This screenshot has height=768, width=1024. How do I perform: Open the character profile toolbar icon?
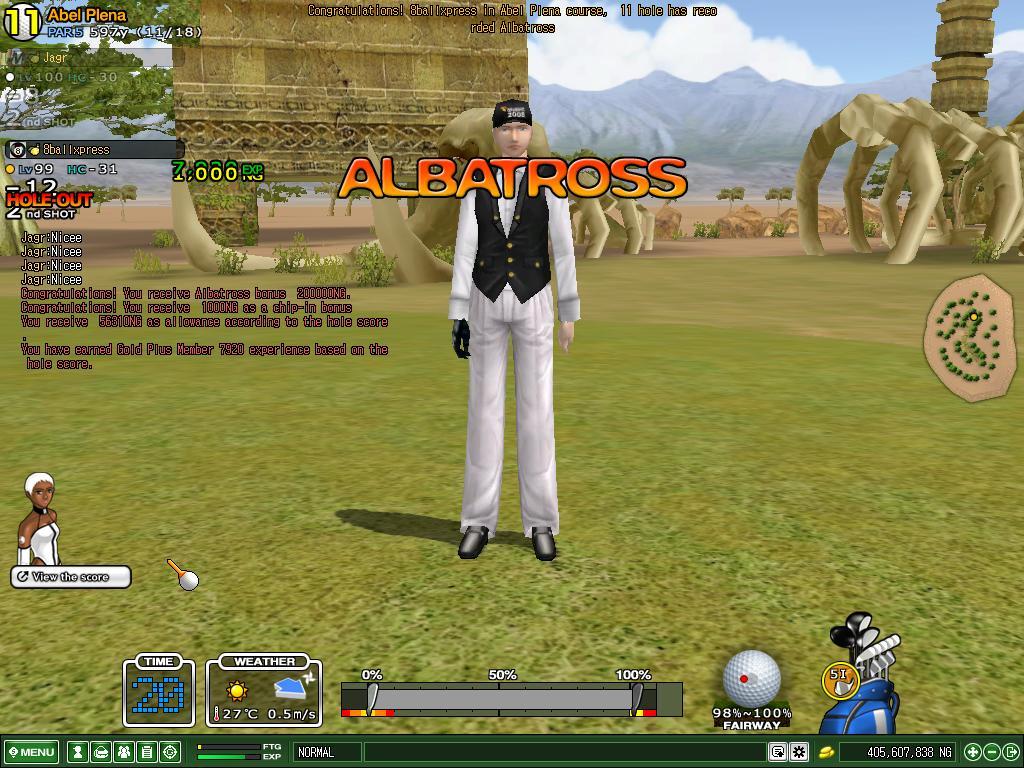tap(77, 752)
